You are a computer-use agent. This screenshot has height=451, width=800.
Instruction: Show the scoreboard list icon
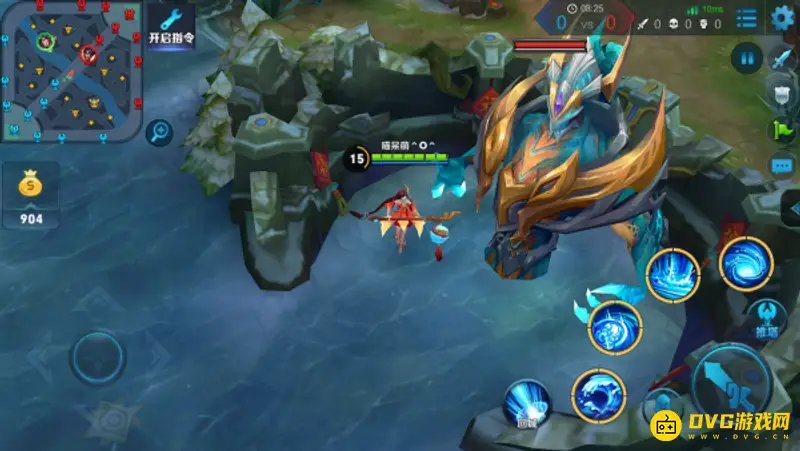click(x=746, y=18)
